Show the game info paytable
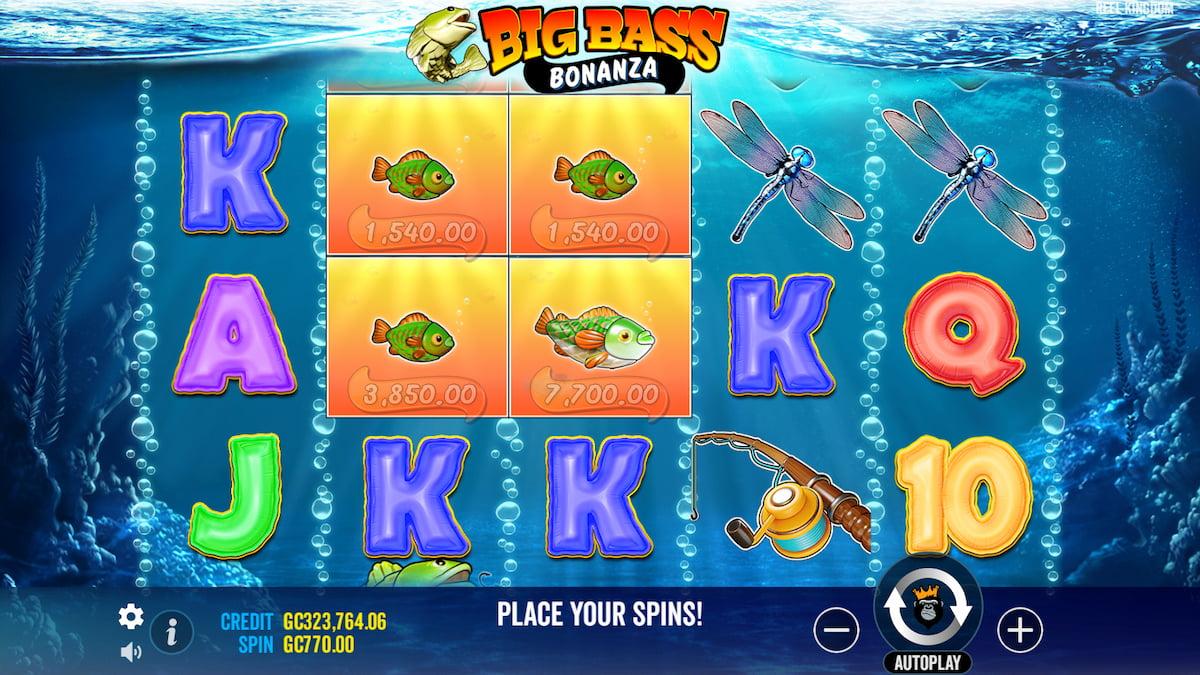The image size is (1200, 675). pyautogui.click(x=172, y=631)
